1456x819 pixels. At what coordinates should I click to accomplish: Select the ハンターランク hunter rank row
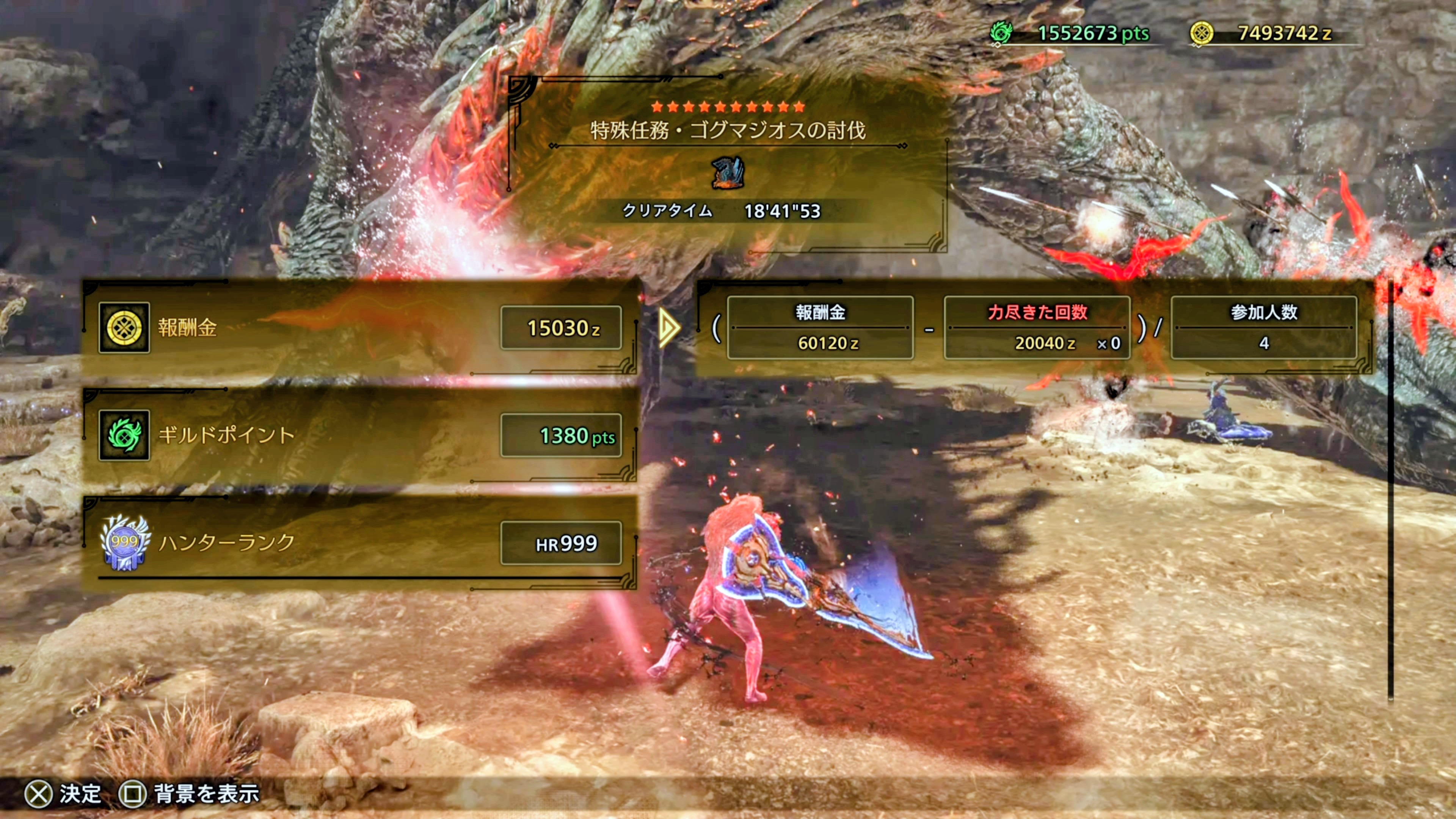pyautogui.click(x=359, y=543)
